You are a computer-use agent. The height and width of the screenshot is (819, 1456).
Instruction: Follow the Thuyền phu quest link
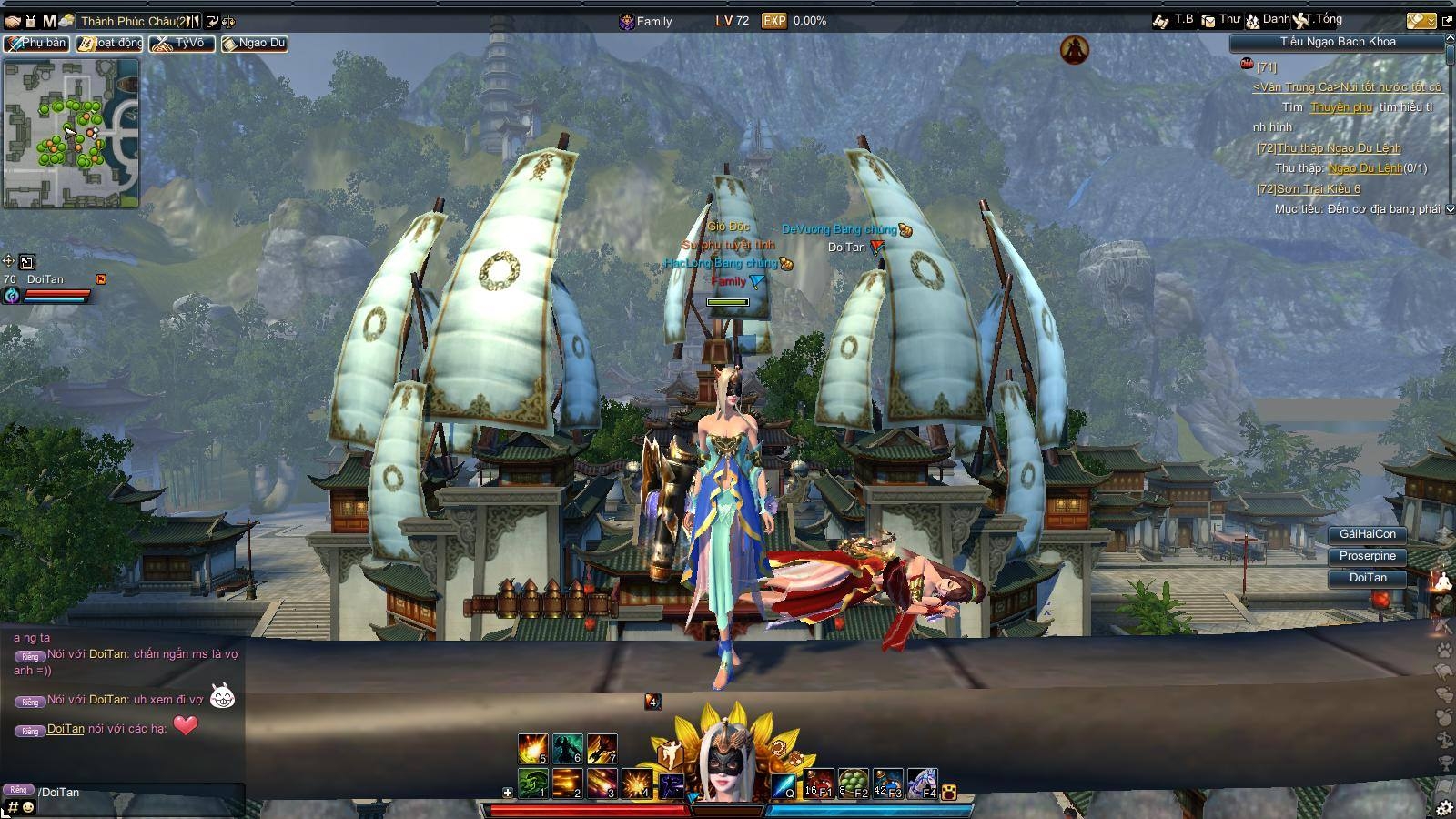(1340, 107)
